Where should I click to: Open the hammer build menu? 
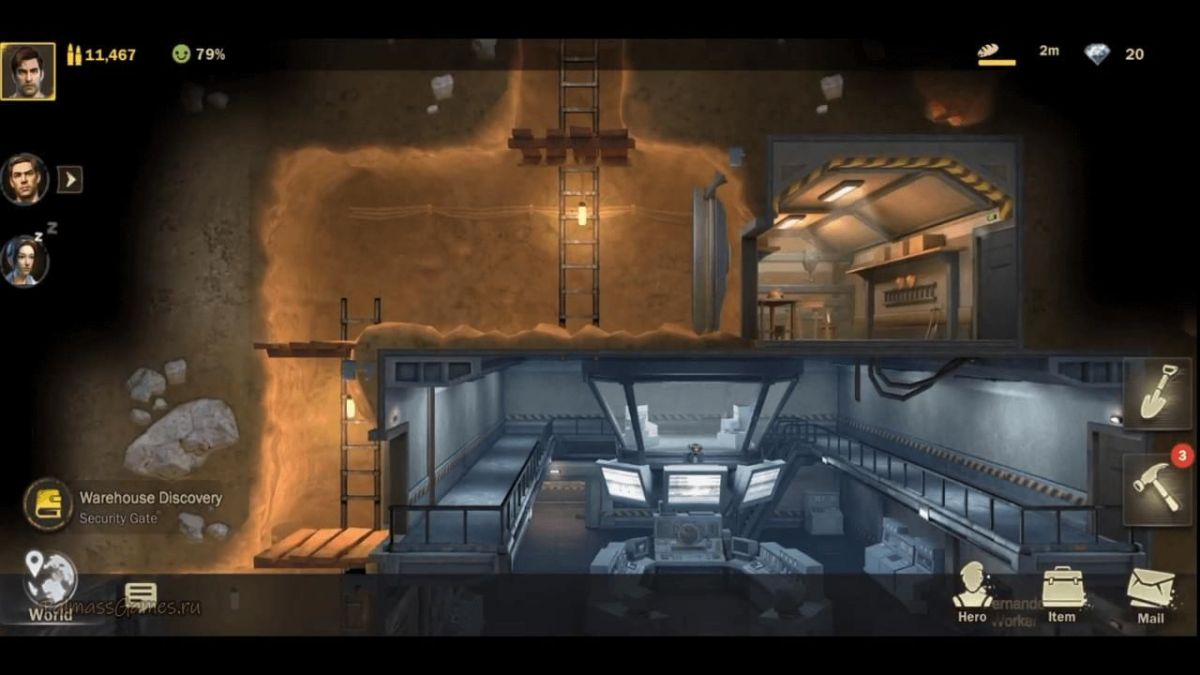(x=1157, y=488)
